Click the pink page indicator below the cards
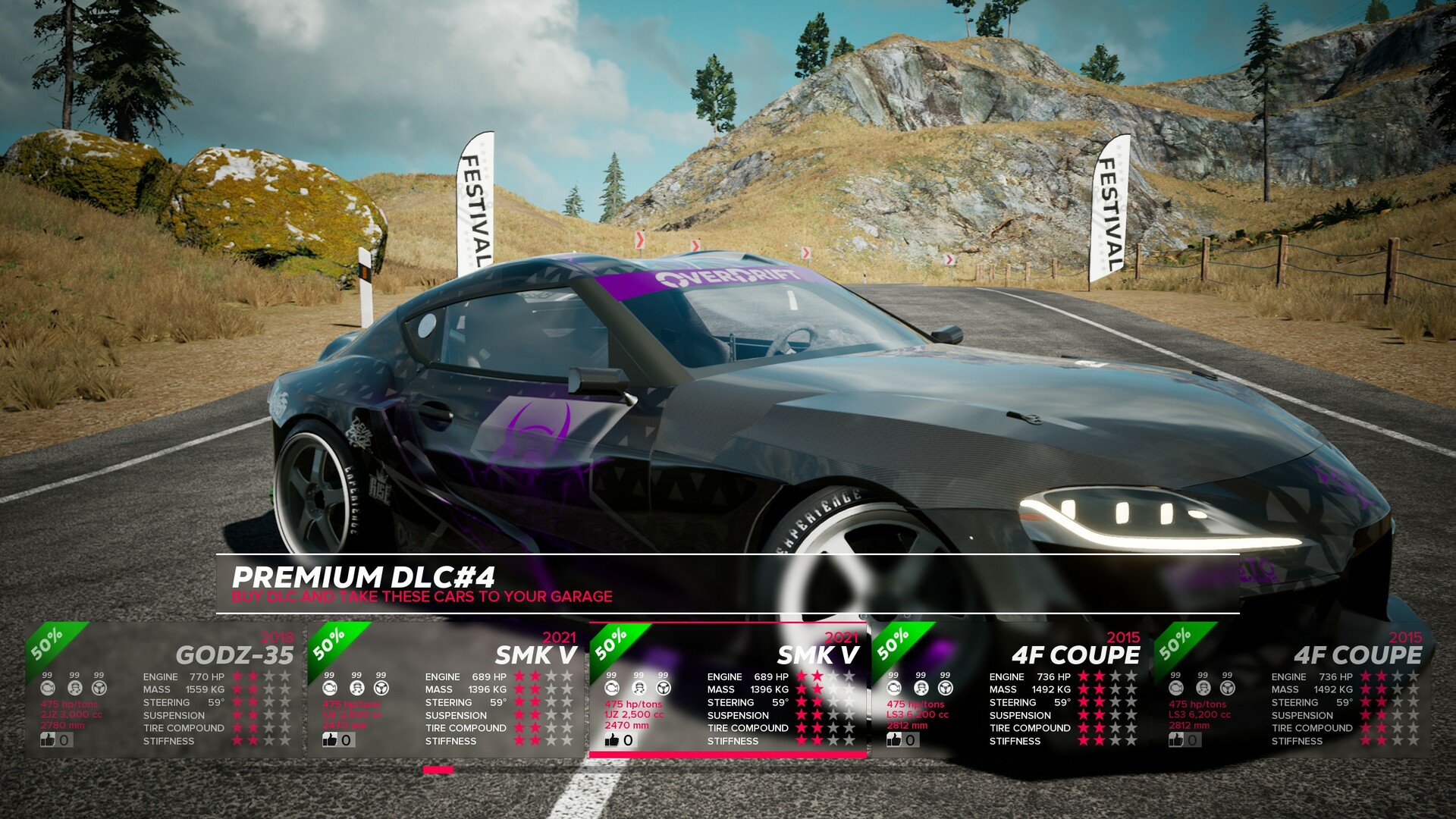1456x819 pixels. coord(440,768)
